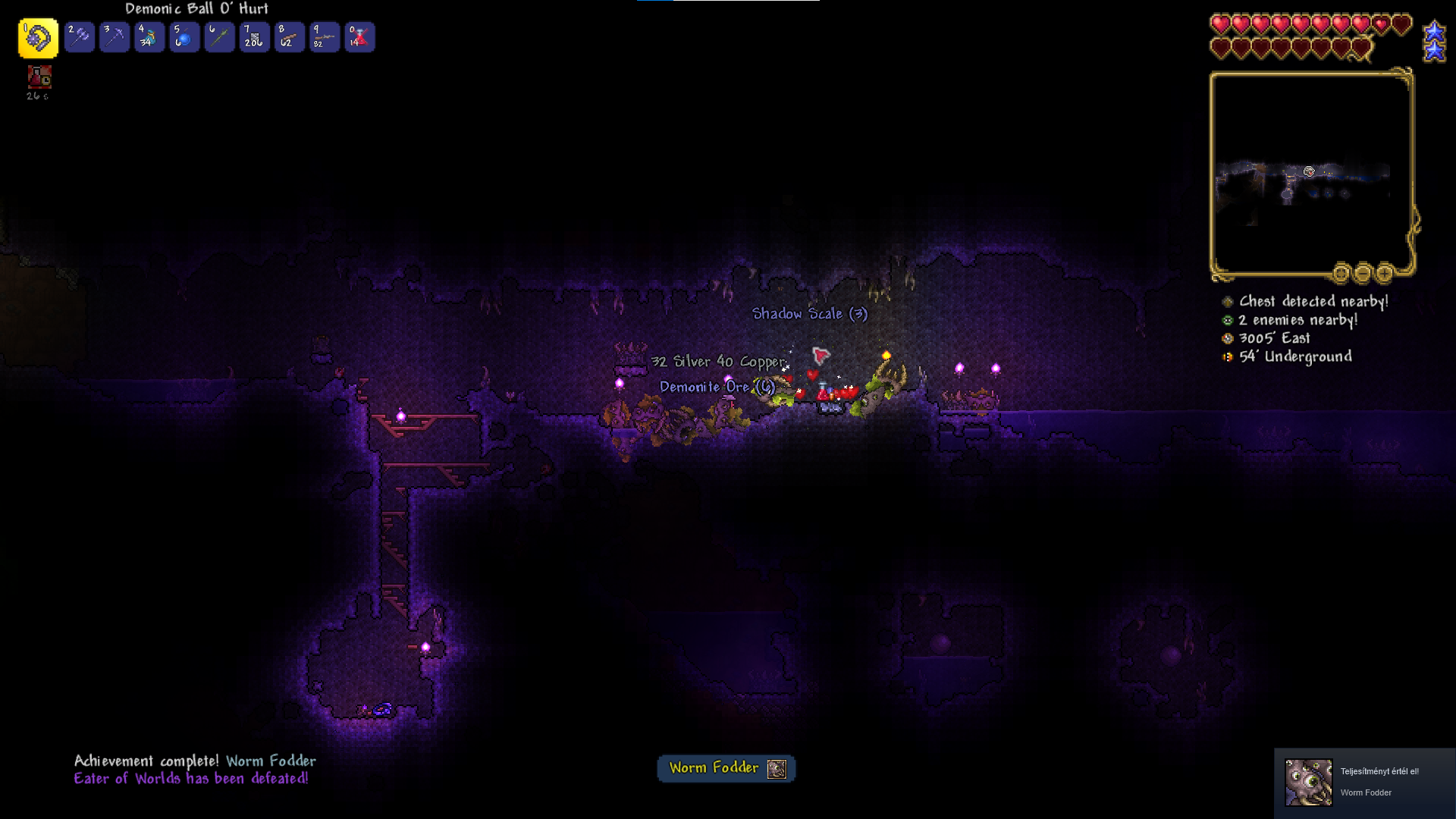This screenshot has width=1456, height=819.
Task: Click the potion sickness buff icon
Action: (39, 77)
